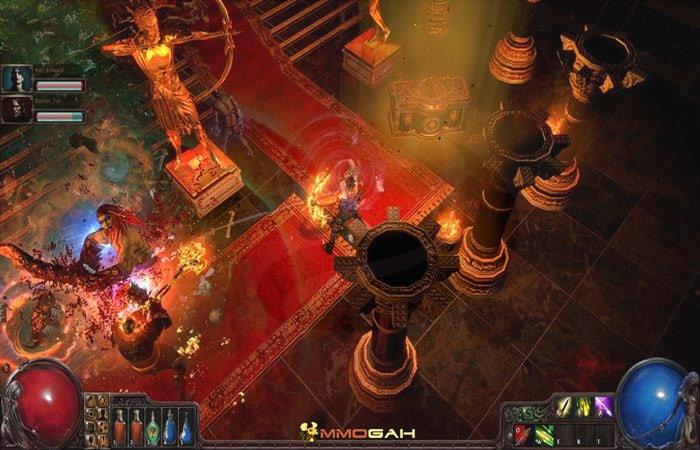Trigger the red skill on the Q slot
This screenshot has width=700, height=450.
click(x=523, y=433)
